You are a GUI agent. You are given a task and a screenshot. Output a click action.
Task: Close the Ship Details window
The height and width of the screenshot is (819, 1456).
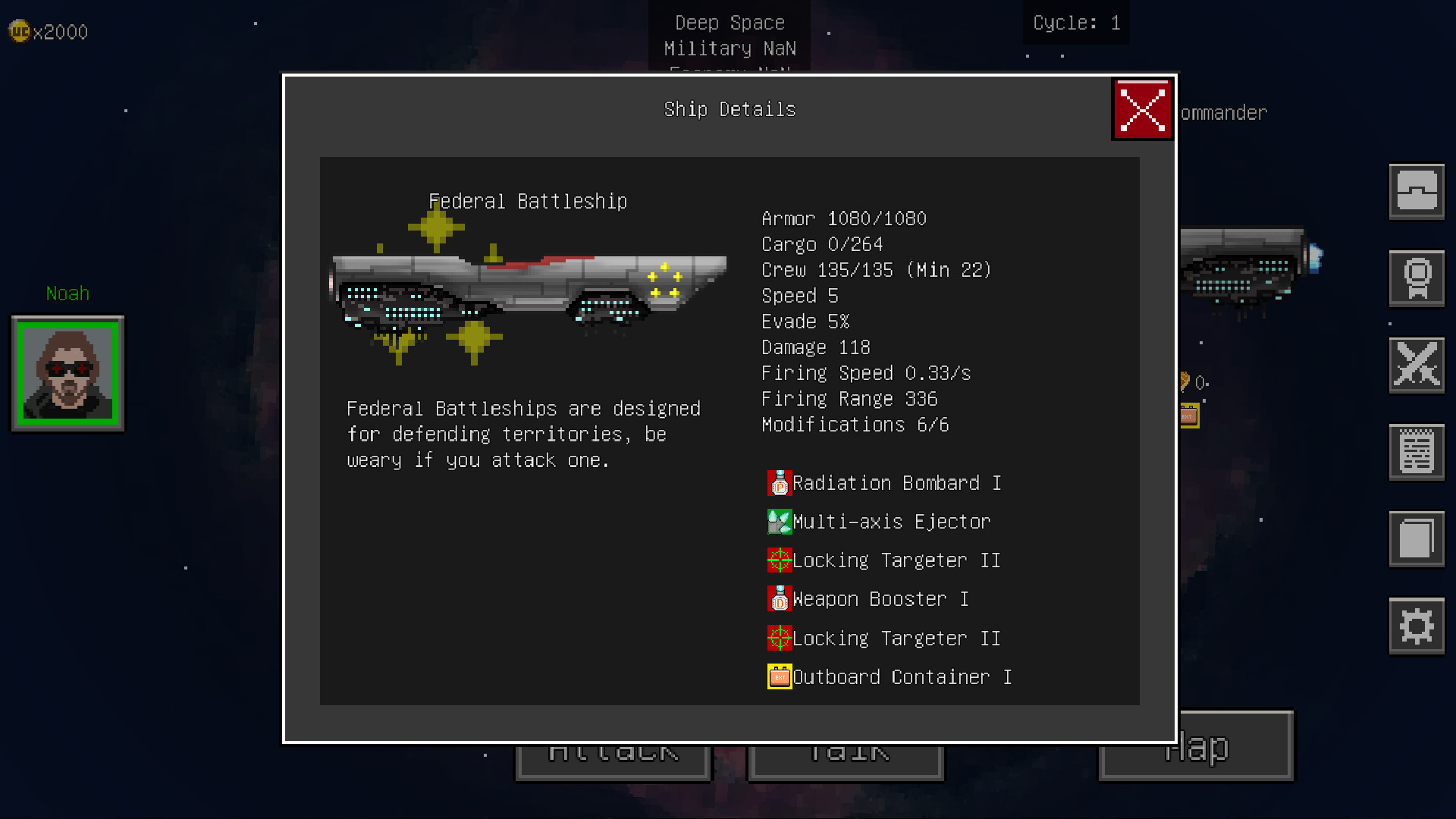1142,109
